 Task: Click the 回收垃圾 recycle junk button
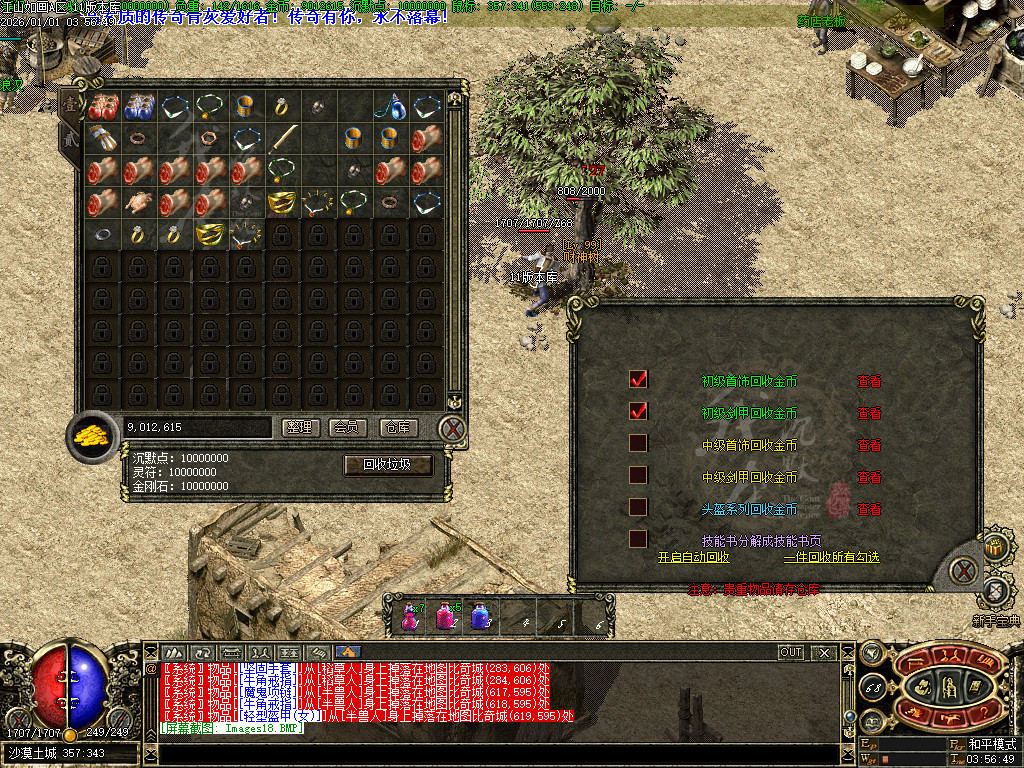[389, 465]
